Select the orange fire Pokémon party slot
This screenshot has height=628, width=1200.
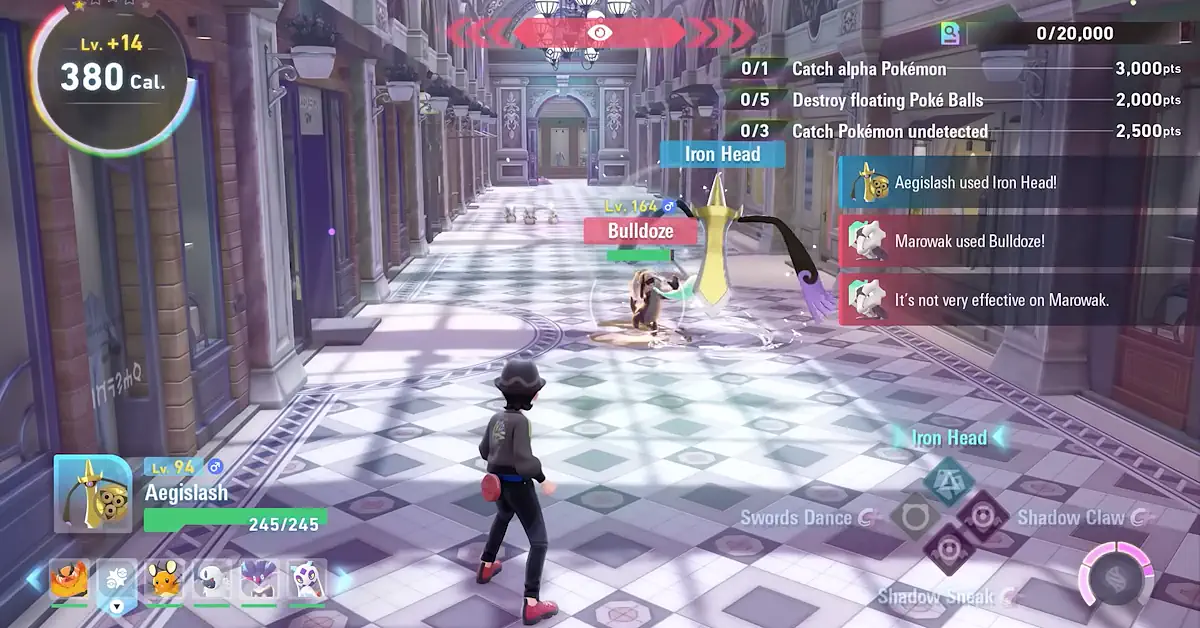tap(70, 579)
